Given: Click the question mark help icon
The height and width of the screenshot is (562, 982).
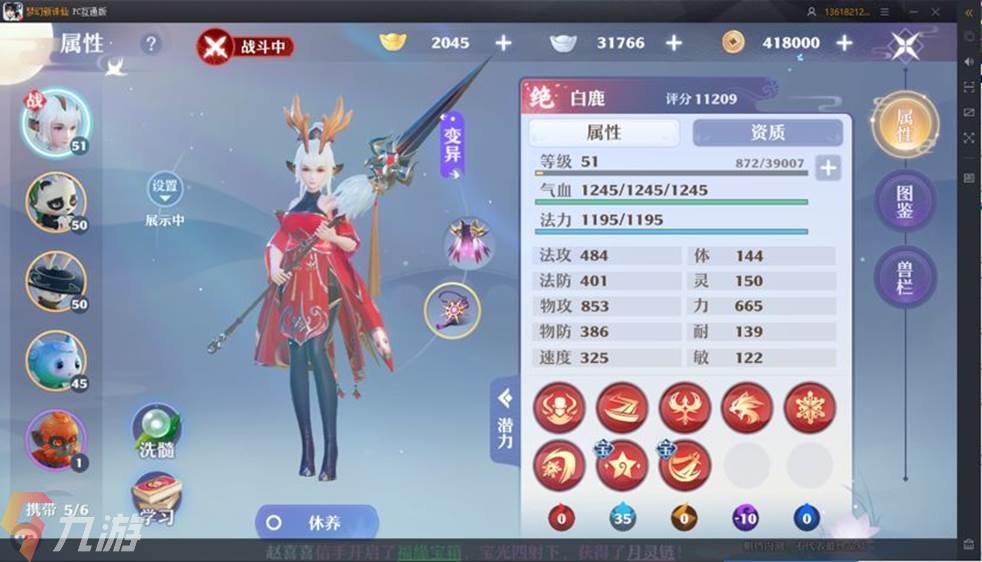Looking at the screenshot, I should pos(151,44).
